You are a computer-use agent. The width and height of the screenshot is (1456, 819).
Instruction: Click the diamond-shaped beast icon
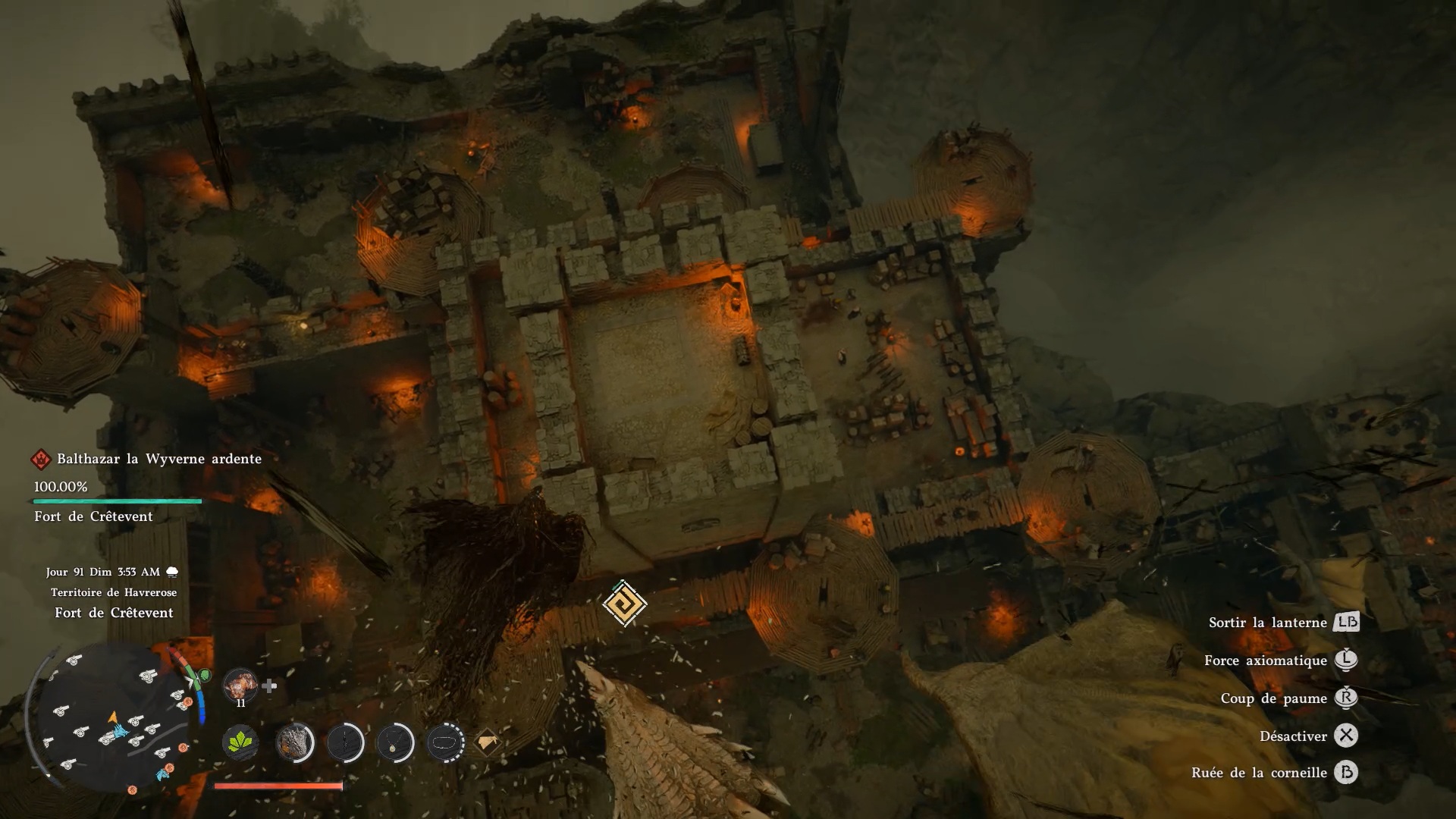click(x=487, y=742)
